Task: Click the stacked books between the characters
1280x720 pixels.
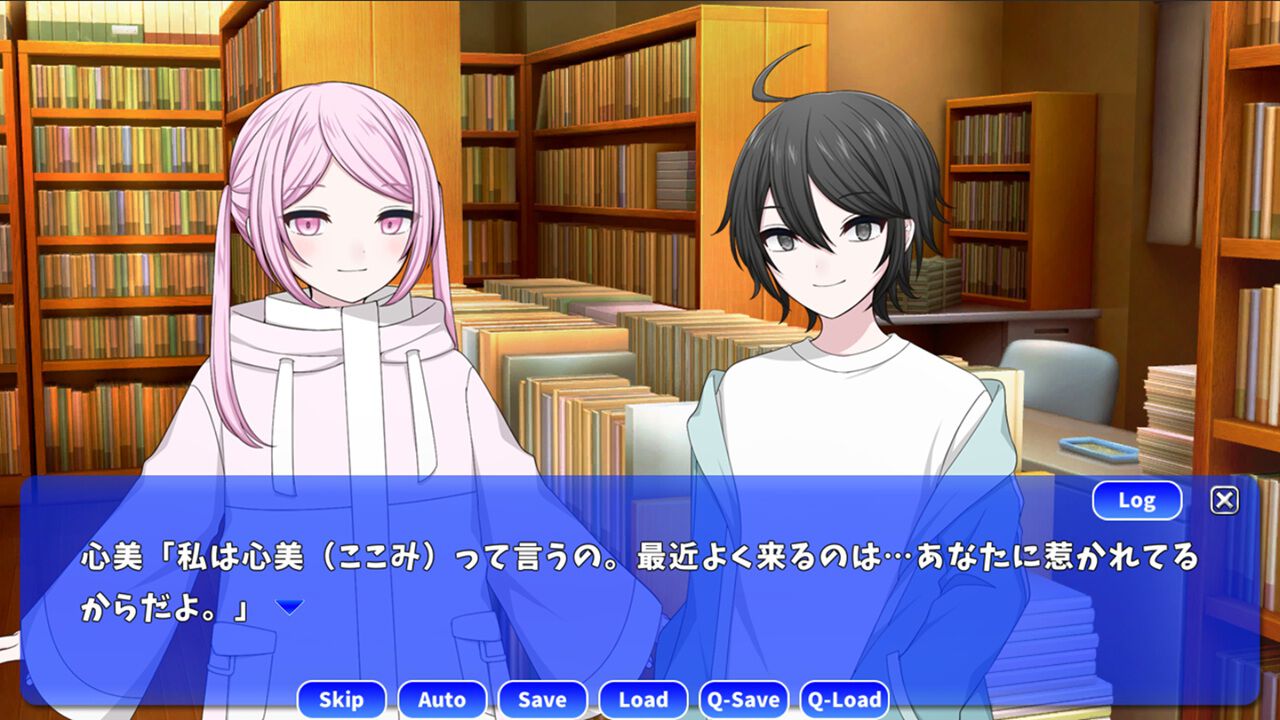Action: pyautogui.click(x=580, y=380)
